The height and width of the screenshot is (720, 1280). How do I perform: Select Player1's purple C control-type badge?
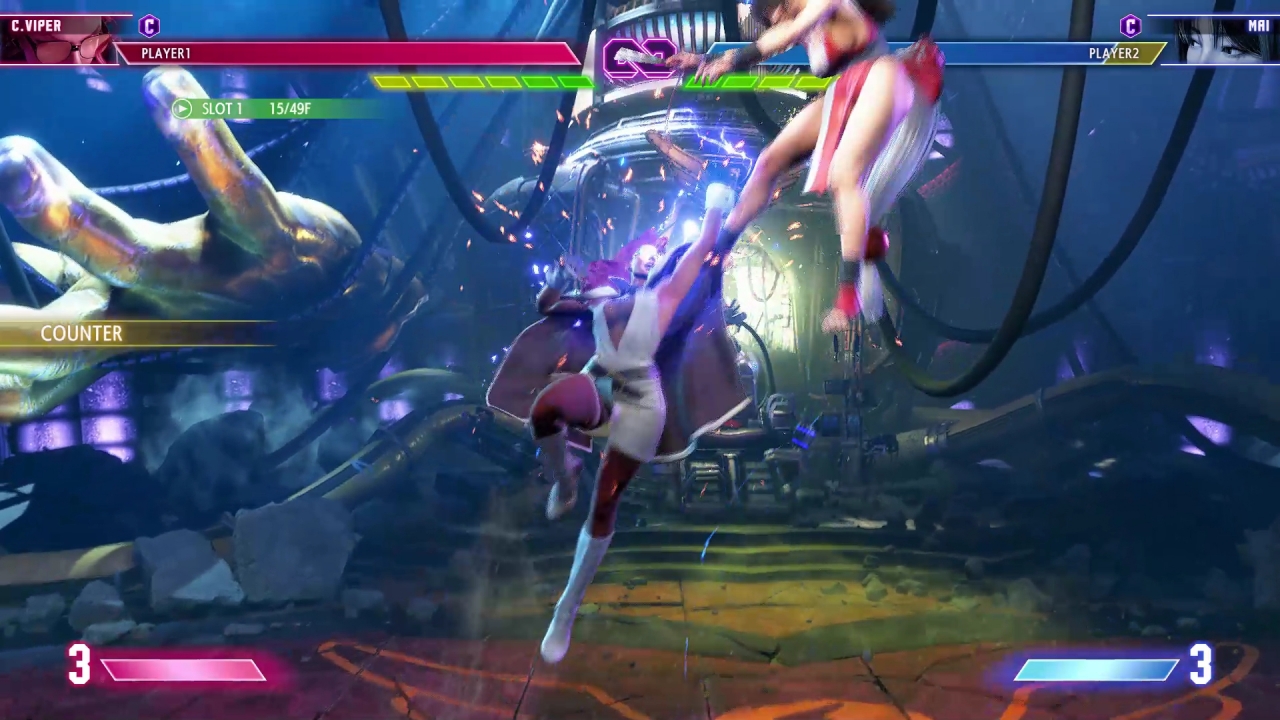(149, 26)
